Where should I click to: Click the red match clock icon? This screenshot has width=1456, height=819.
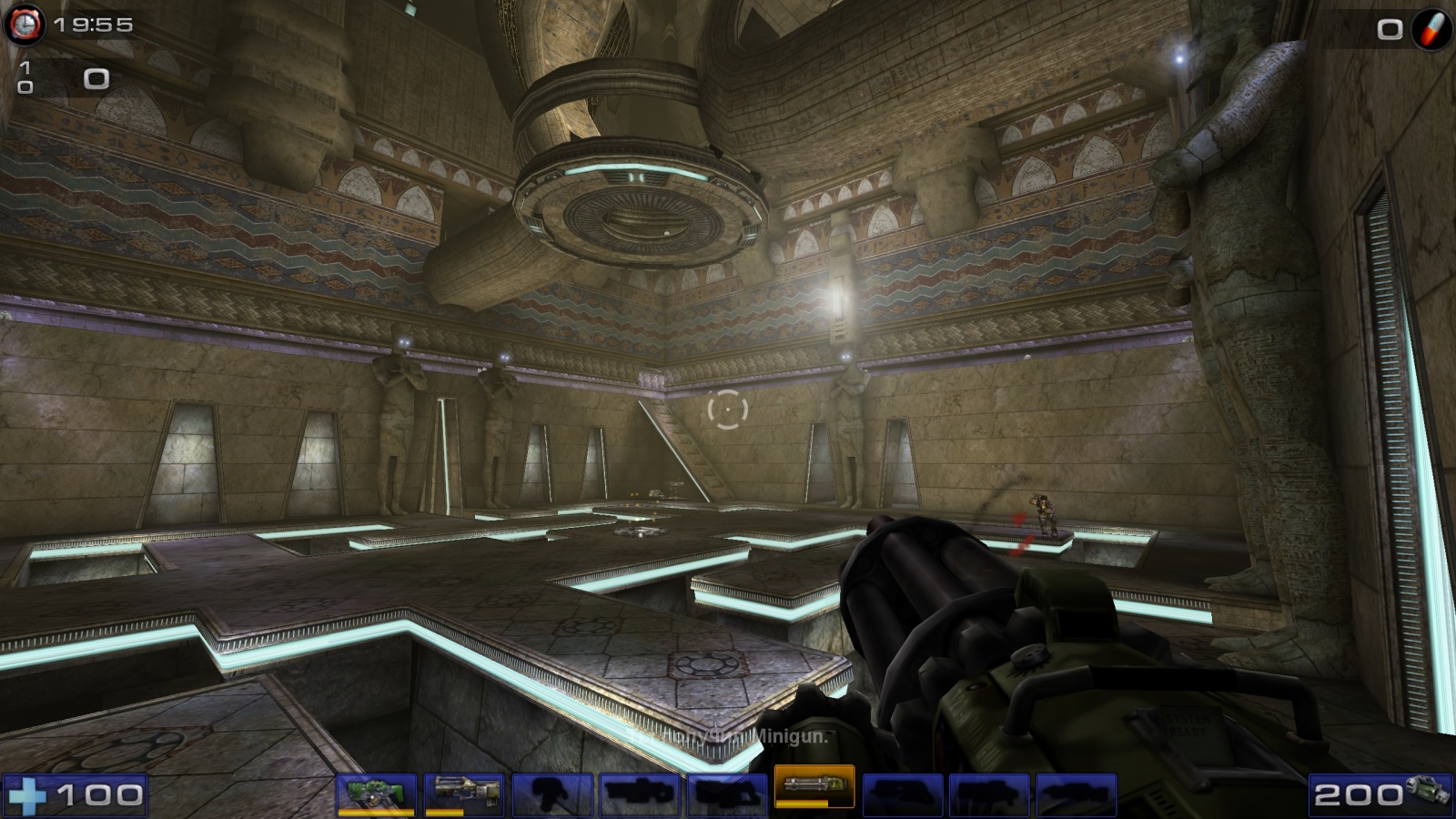point(25,25)
